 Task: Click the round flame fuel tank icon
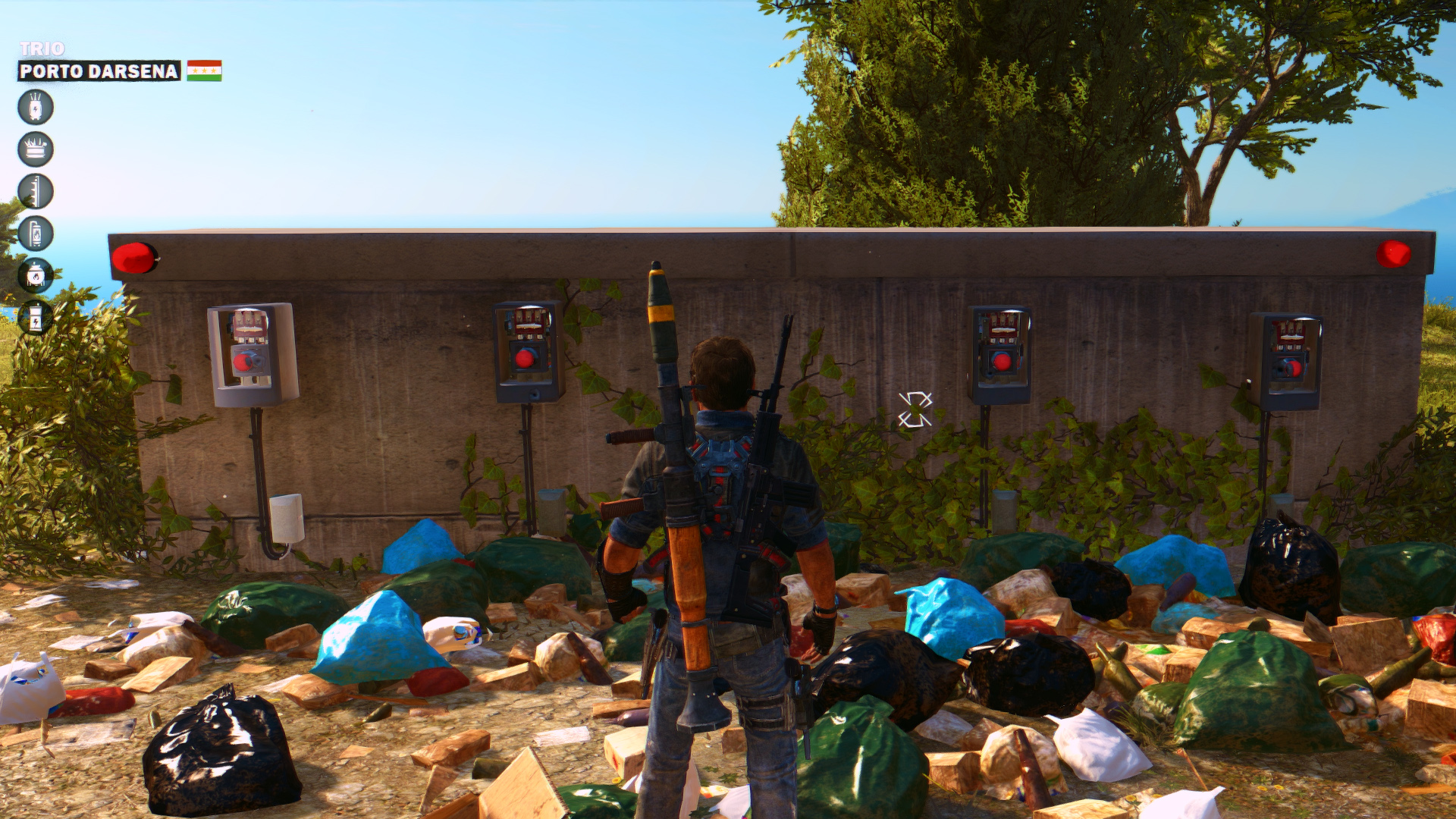coord(36,275)
